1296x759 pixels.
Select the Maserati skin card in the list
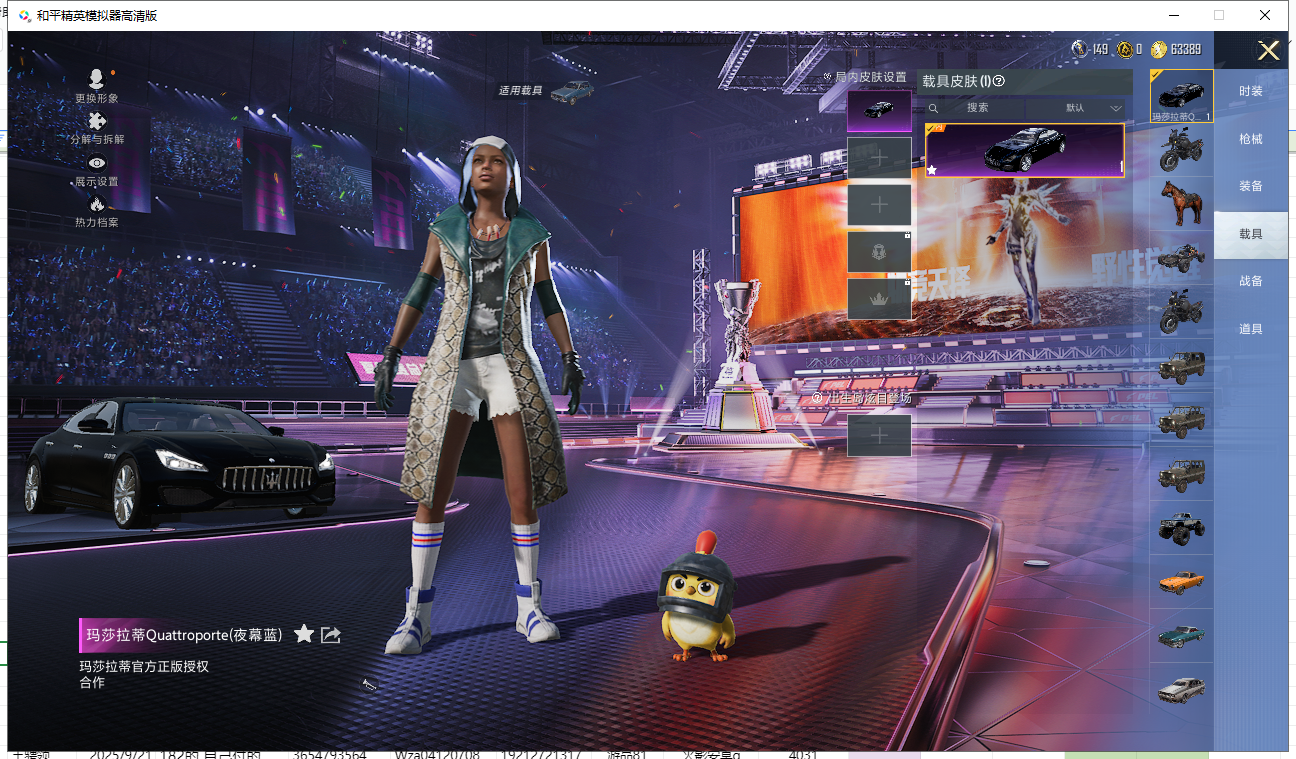(1024, 150)
